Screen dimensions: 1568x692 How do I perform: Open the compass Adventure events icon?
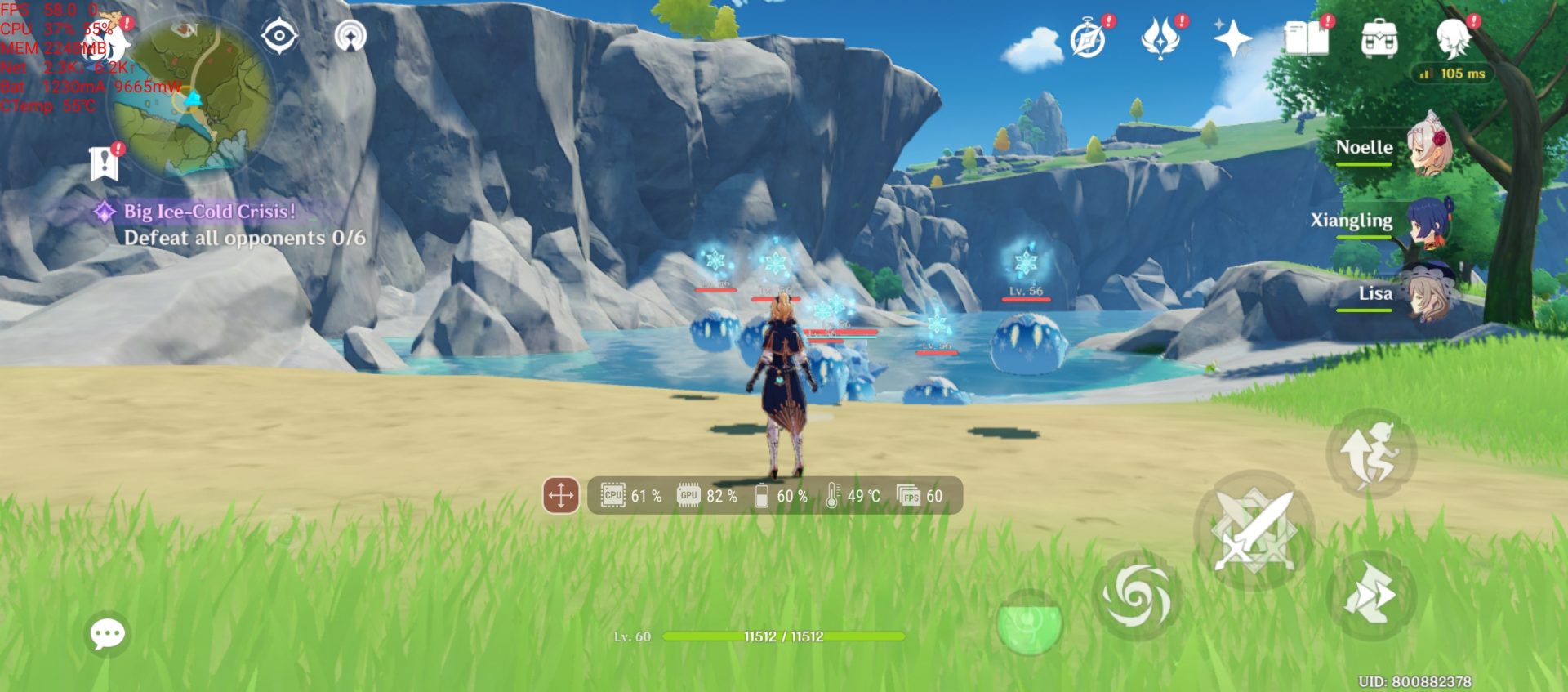click(1089, 38)
